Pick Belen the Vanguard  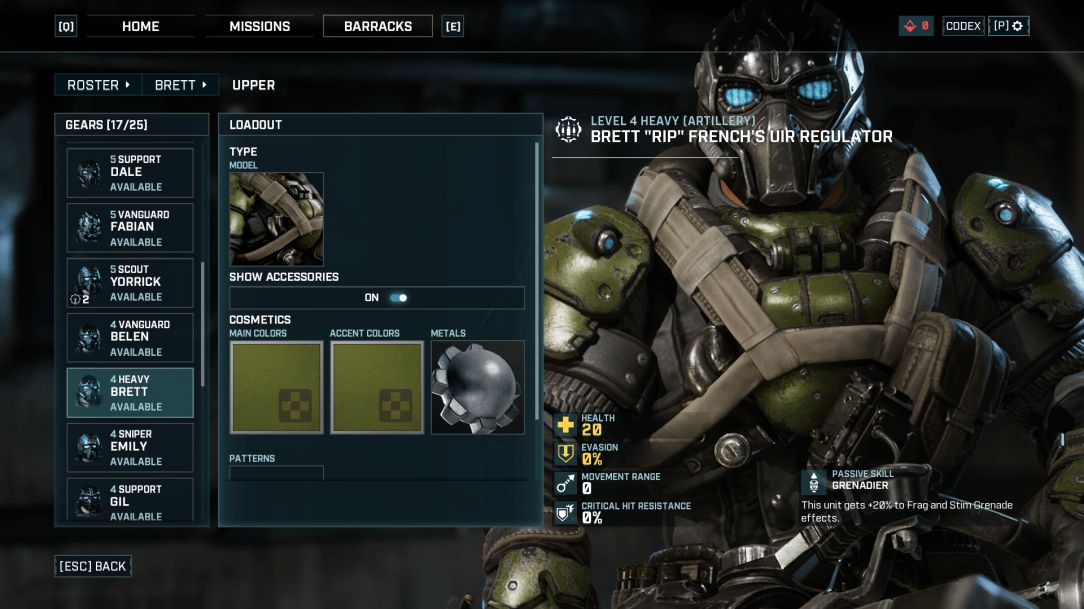tap(130, 338)
